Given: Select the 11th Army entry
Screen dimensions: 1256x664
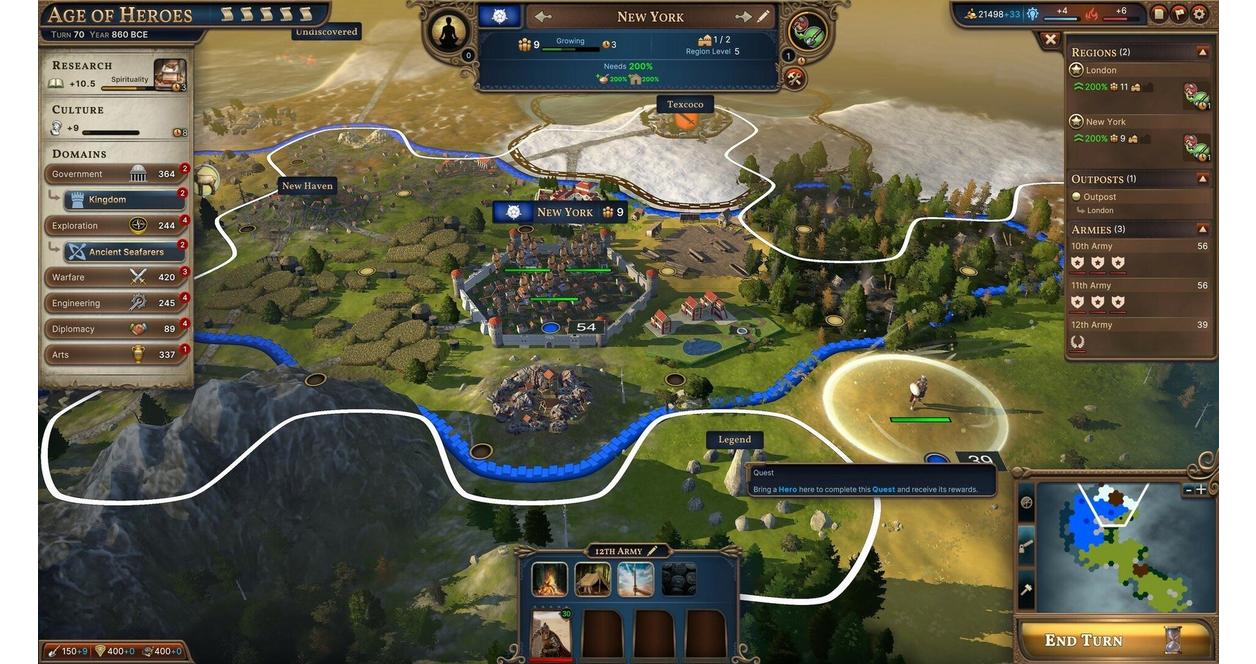Looking at the screenshot, I should 1092,286.
